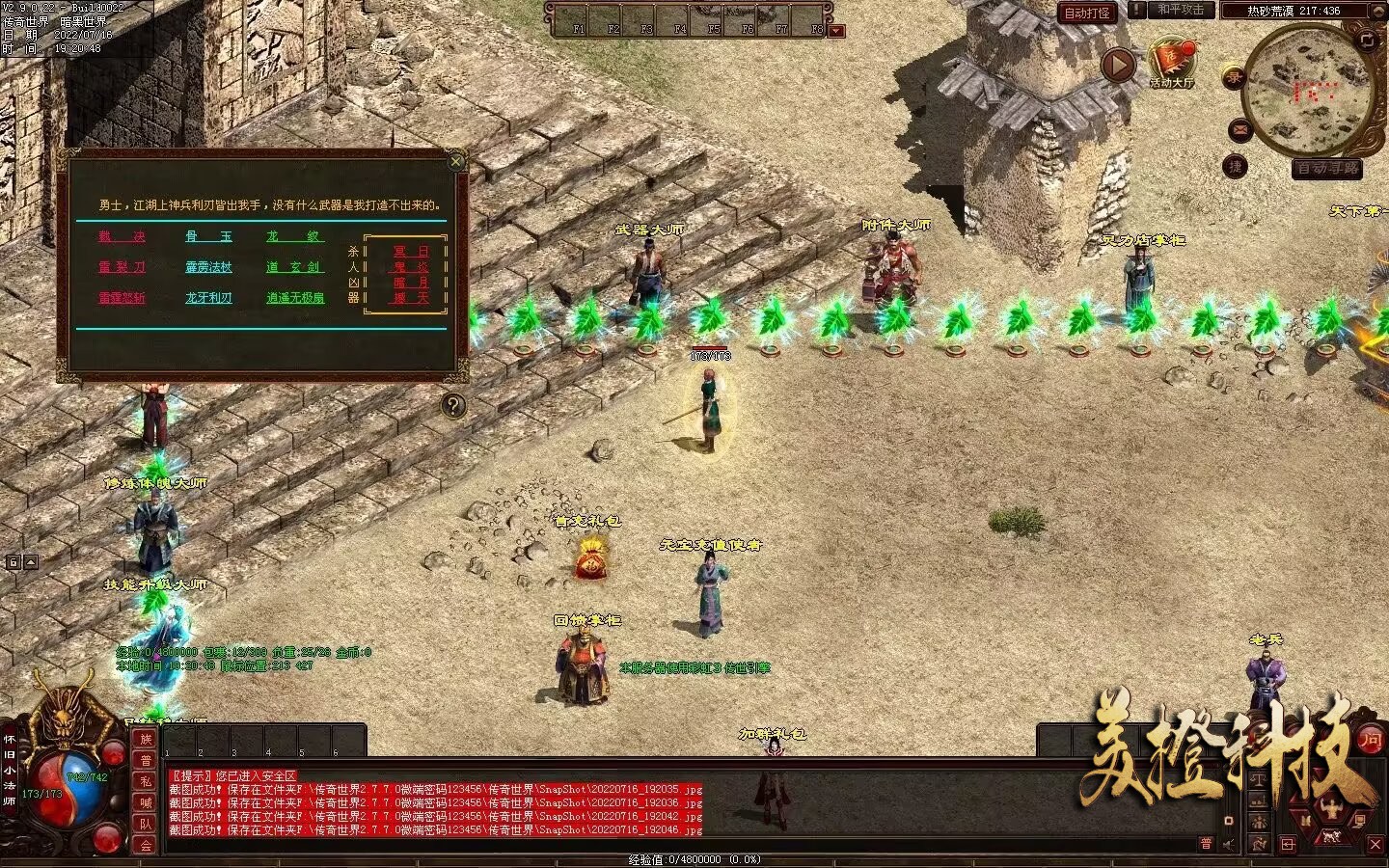Choose the 霹雳法杖 staff link
Screen dimensions: 1389x868
pos(208,267)
